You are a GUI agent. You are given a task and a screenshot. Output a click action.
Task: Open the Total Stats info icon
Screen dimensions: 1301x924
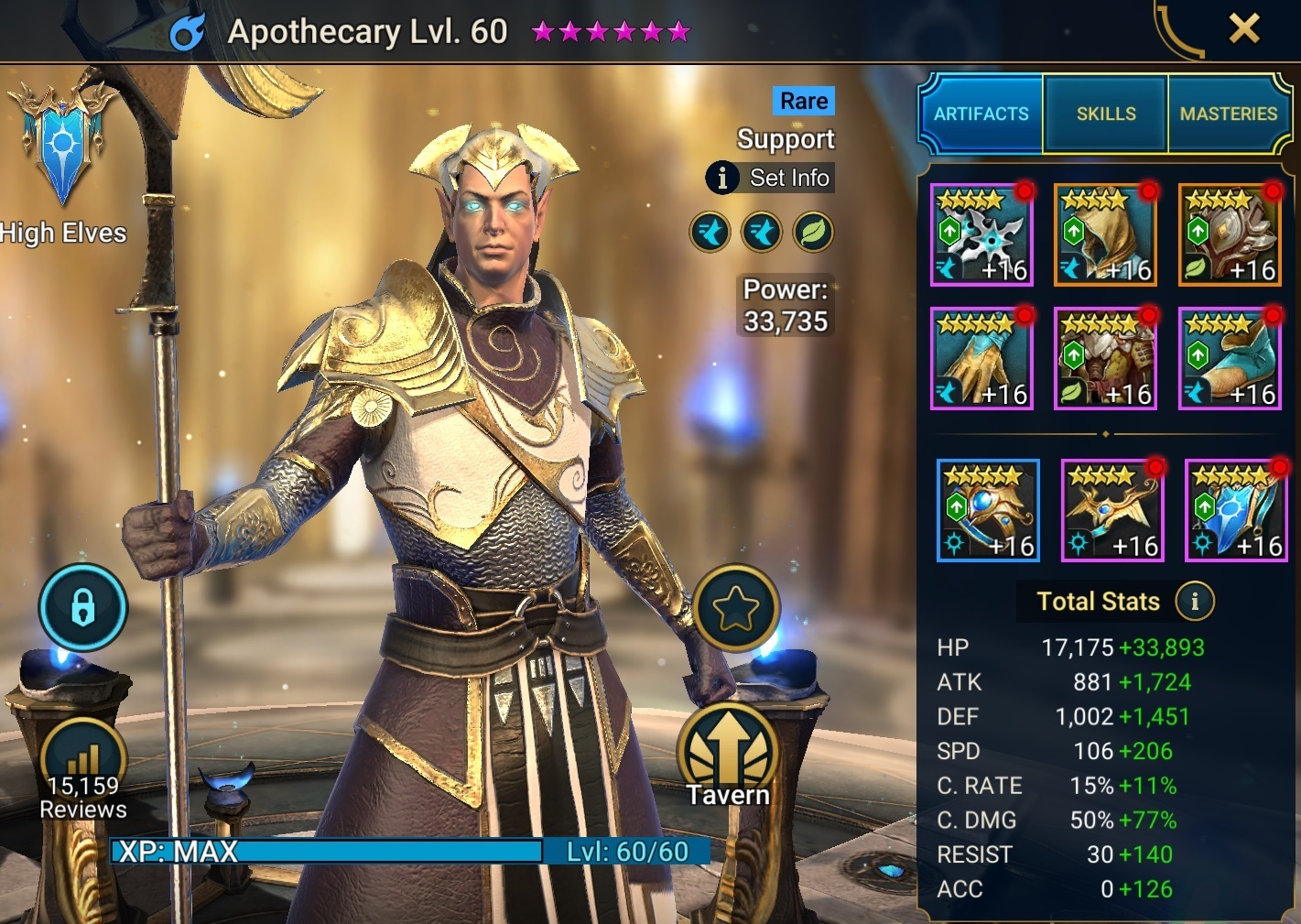coord(1193,602)
